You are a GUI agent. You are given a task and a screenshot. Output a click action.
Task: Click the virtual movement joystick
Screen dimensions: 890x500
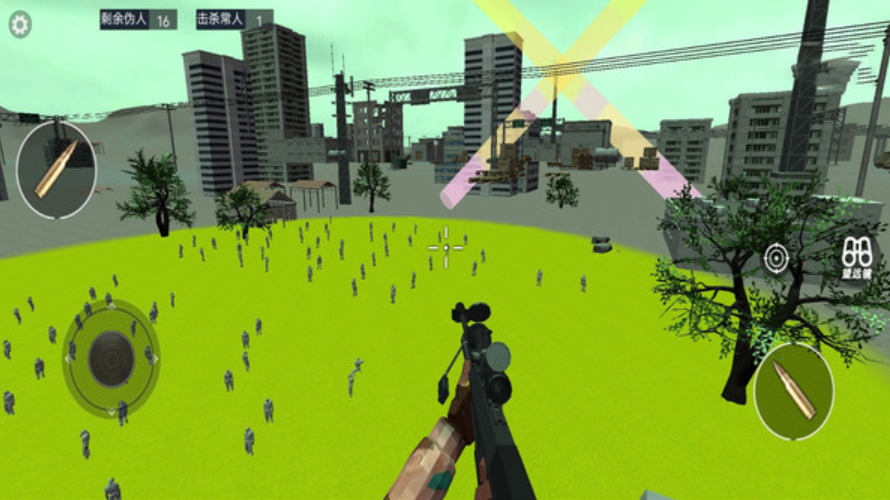tap(111, 358)
